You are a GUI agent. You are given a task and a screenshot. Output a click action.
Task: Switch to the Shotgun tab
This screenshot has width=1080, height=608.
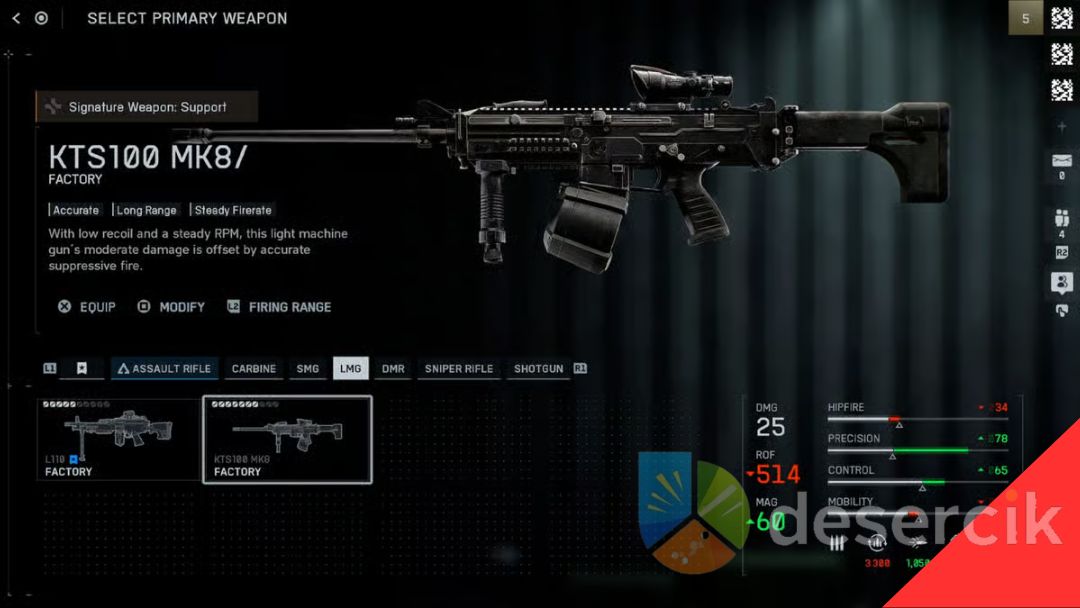(538, 369)
